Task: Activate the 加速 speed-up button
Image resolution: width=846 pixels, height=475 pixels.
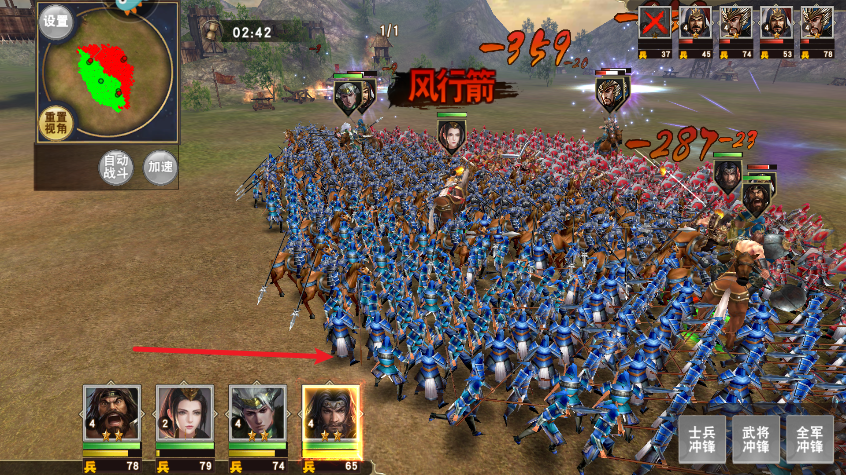Action: (x=160, y=166)
